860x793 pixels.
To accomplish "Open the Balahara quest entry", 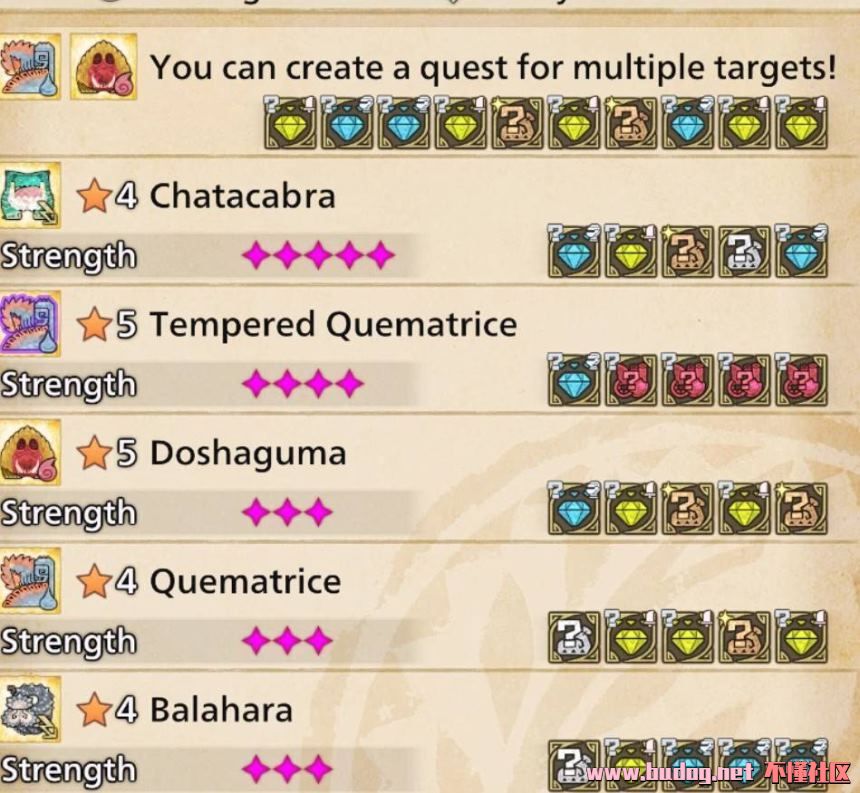I will point(221,710).
